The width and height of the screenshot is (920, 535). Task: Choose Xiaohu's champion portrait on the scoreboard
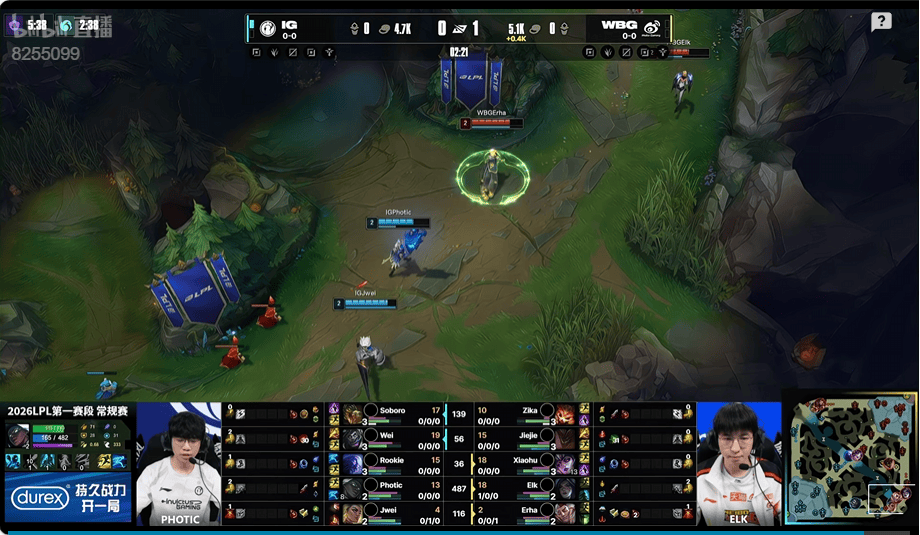[565, 462]
